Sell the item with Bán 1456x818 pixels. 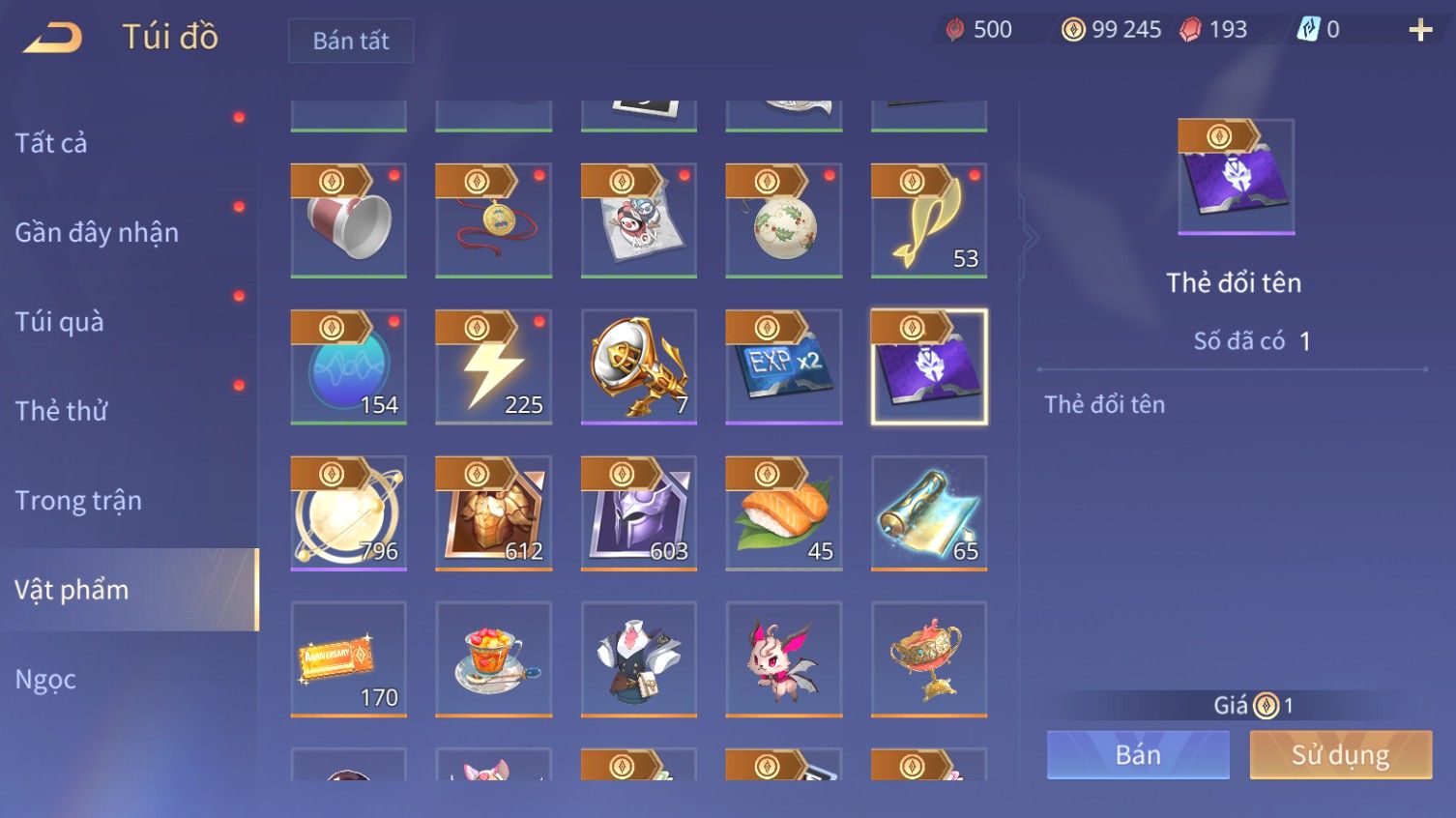pyautogui.click(x=1138, y=755)
